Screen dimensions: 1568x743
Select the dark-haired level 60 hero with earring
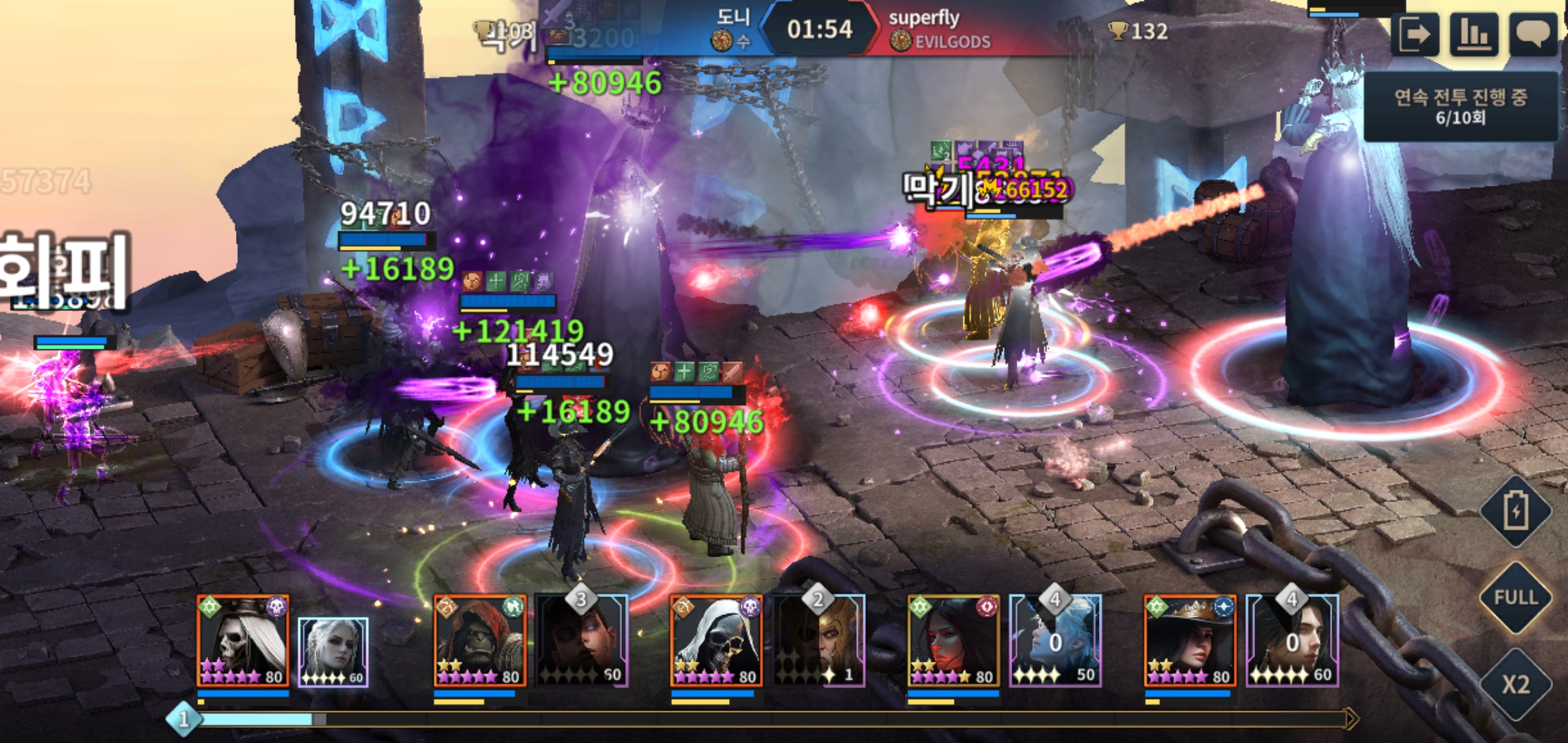pyautogui.click(x=1292, y=641)
